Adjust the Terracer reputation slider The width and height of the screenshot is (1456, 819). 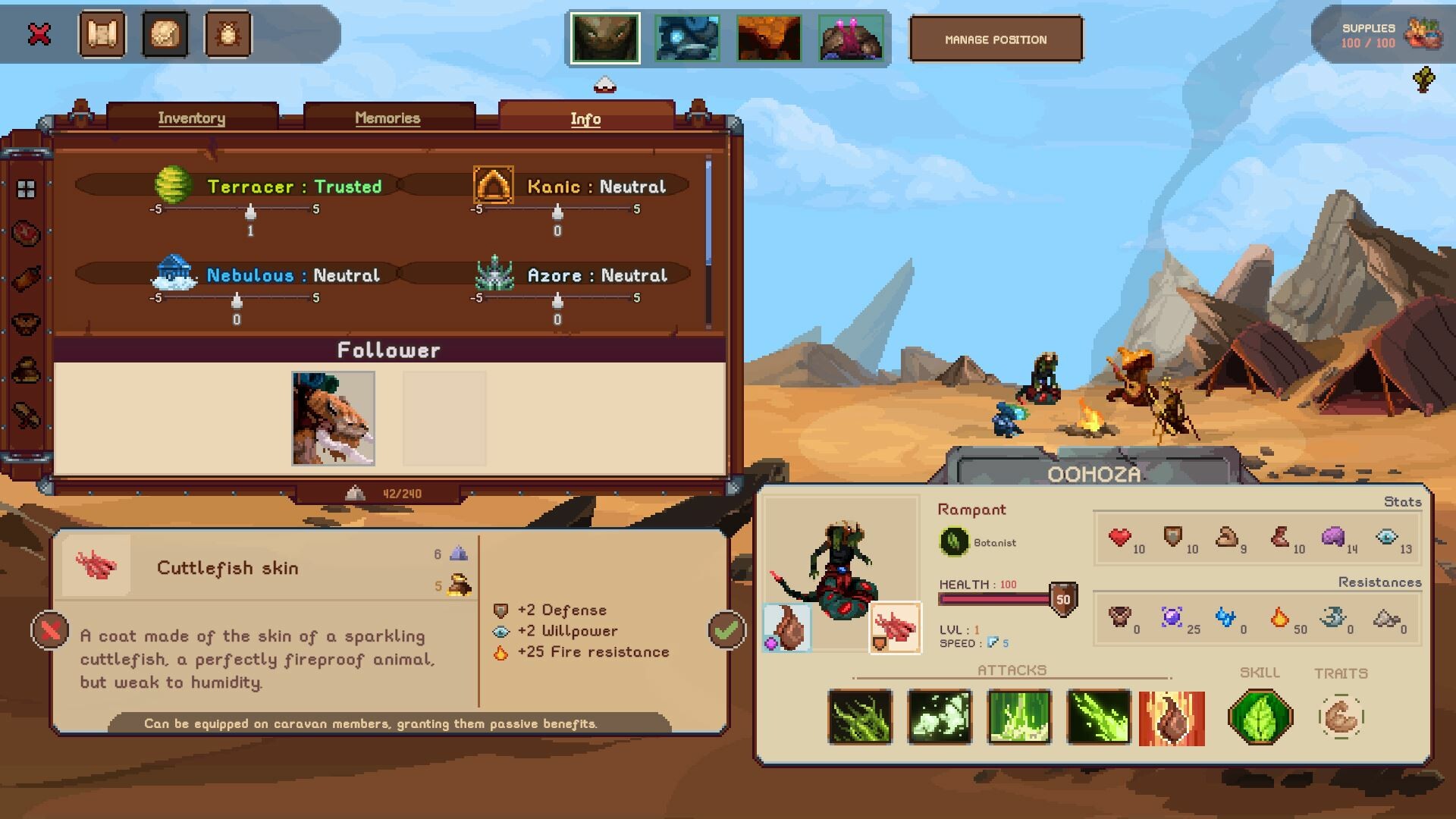(x=250, y=213)
